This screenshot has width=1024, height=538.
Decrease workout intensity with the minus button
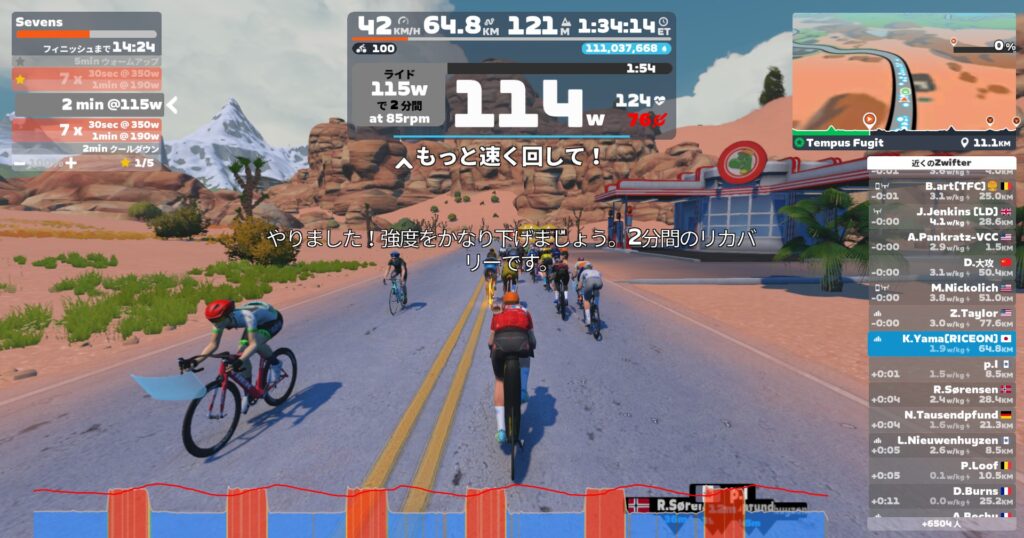pos(21,163)
